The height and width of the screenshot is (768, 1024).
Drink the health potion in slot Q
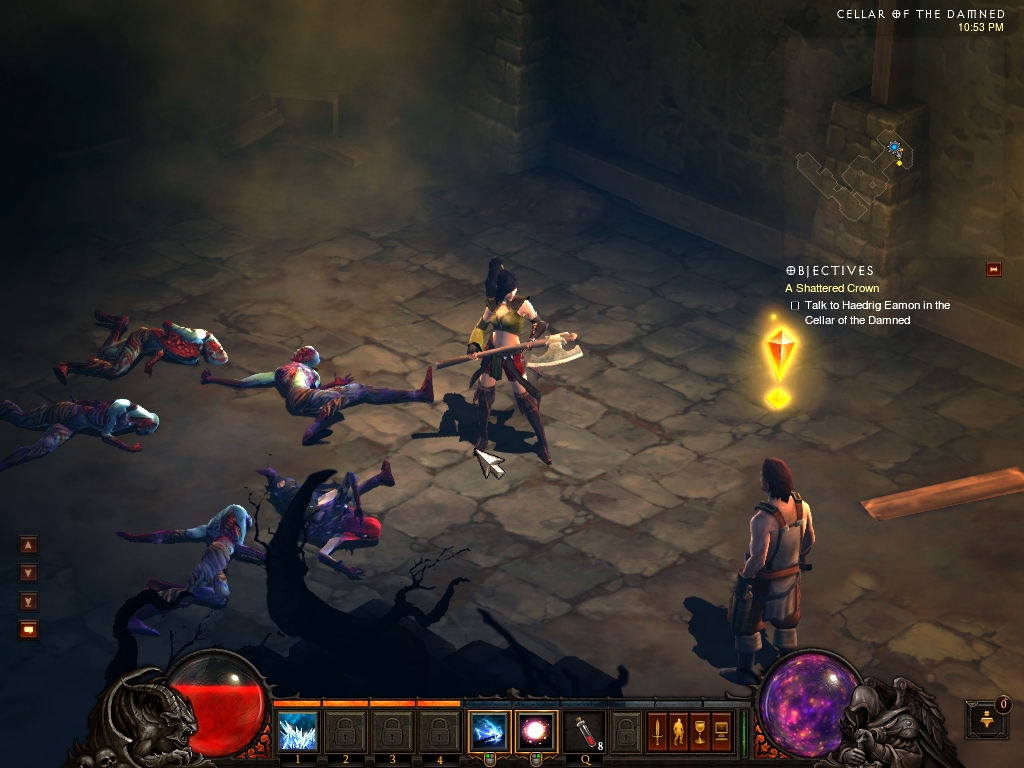point(583,731)
